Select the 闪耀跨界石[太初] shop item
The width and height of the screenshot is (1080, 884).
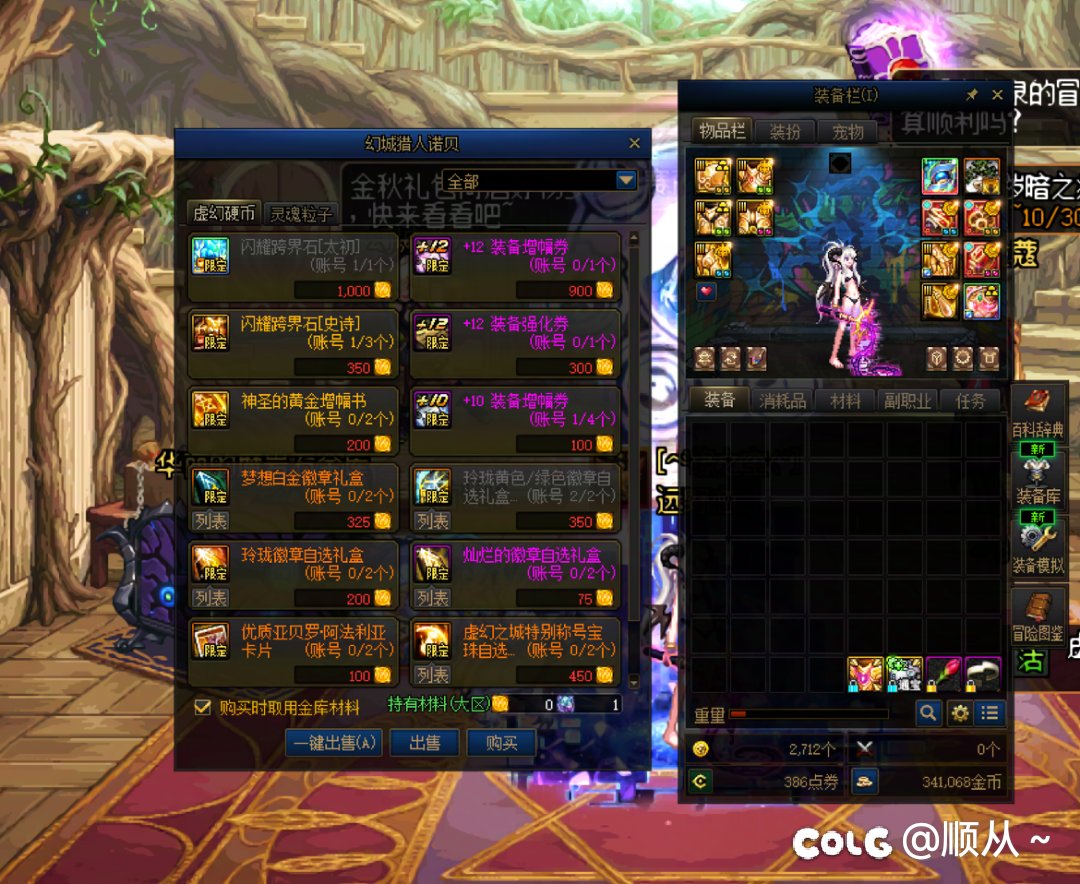(x=294, y=266)
